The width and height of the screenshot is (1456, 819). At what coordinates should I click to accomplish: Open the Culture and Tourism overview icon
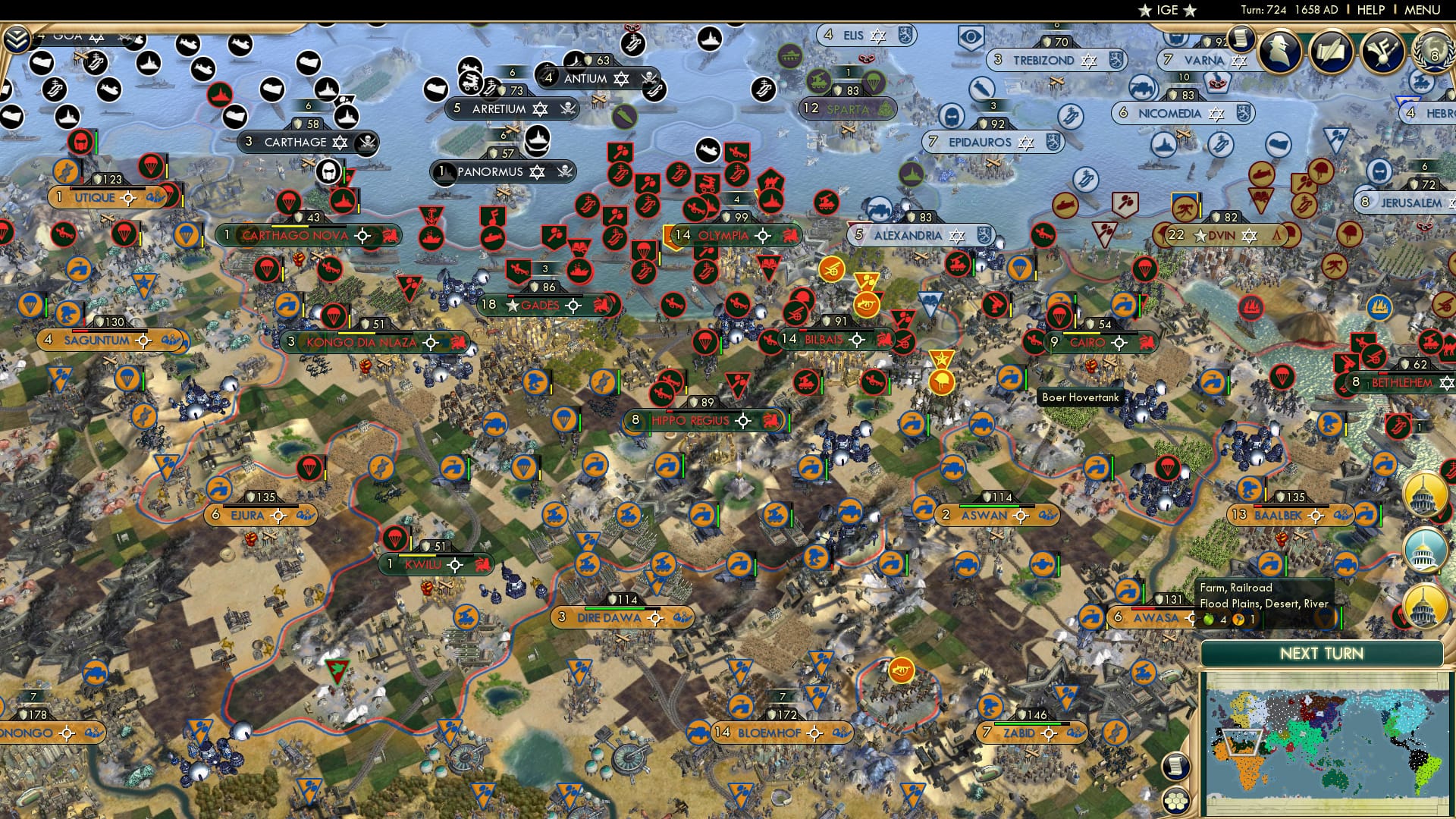[1382, 53]
